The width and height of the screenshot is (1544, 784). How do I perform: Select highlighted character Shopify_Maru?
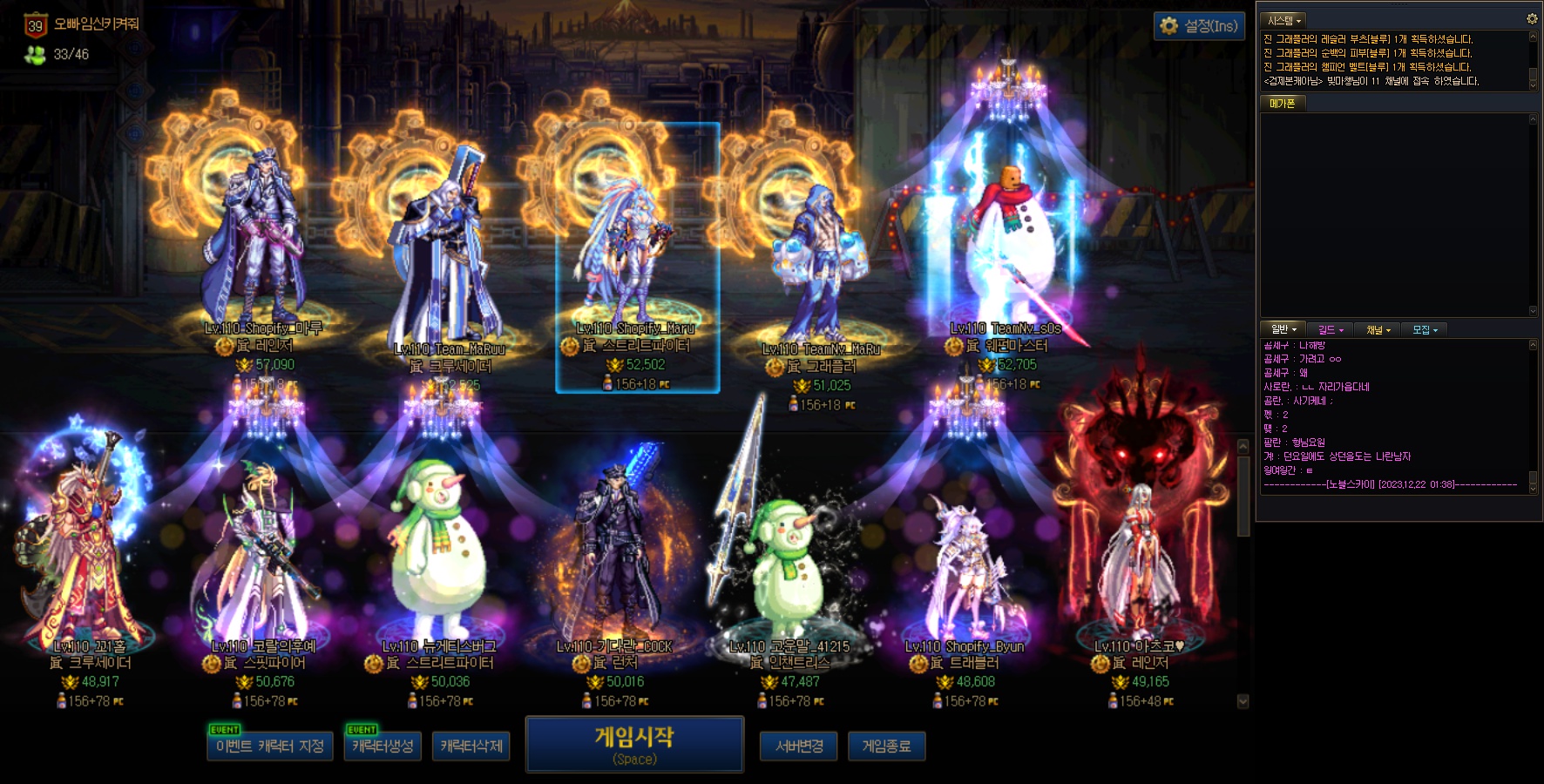tap(637, 257)
